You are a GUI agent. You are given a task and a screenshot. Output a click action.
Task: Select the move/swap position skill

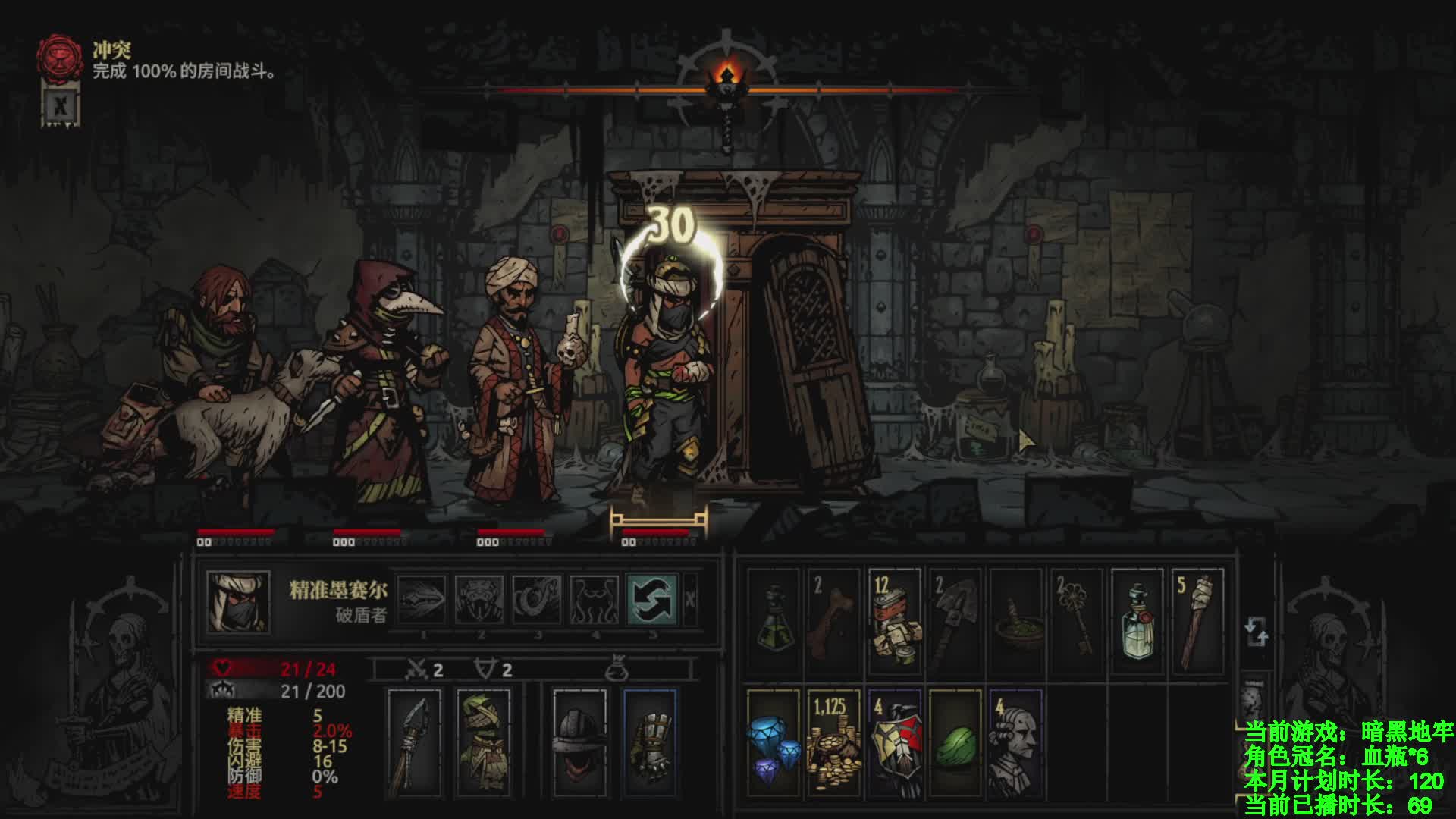652,598
